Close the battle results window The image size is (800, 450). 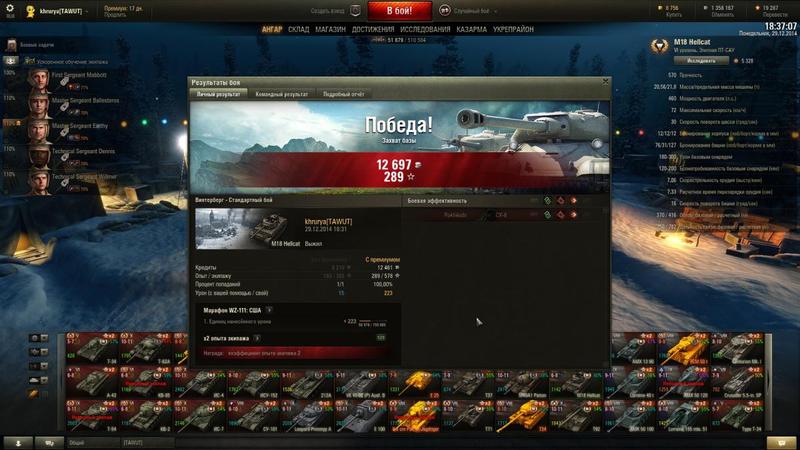tap(606, 81)
